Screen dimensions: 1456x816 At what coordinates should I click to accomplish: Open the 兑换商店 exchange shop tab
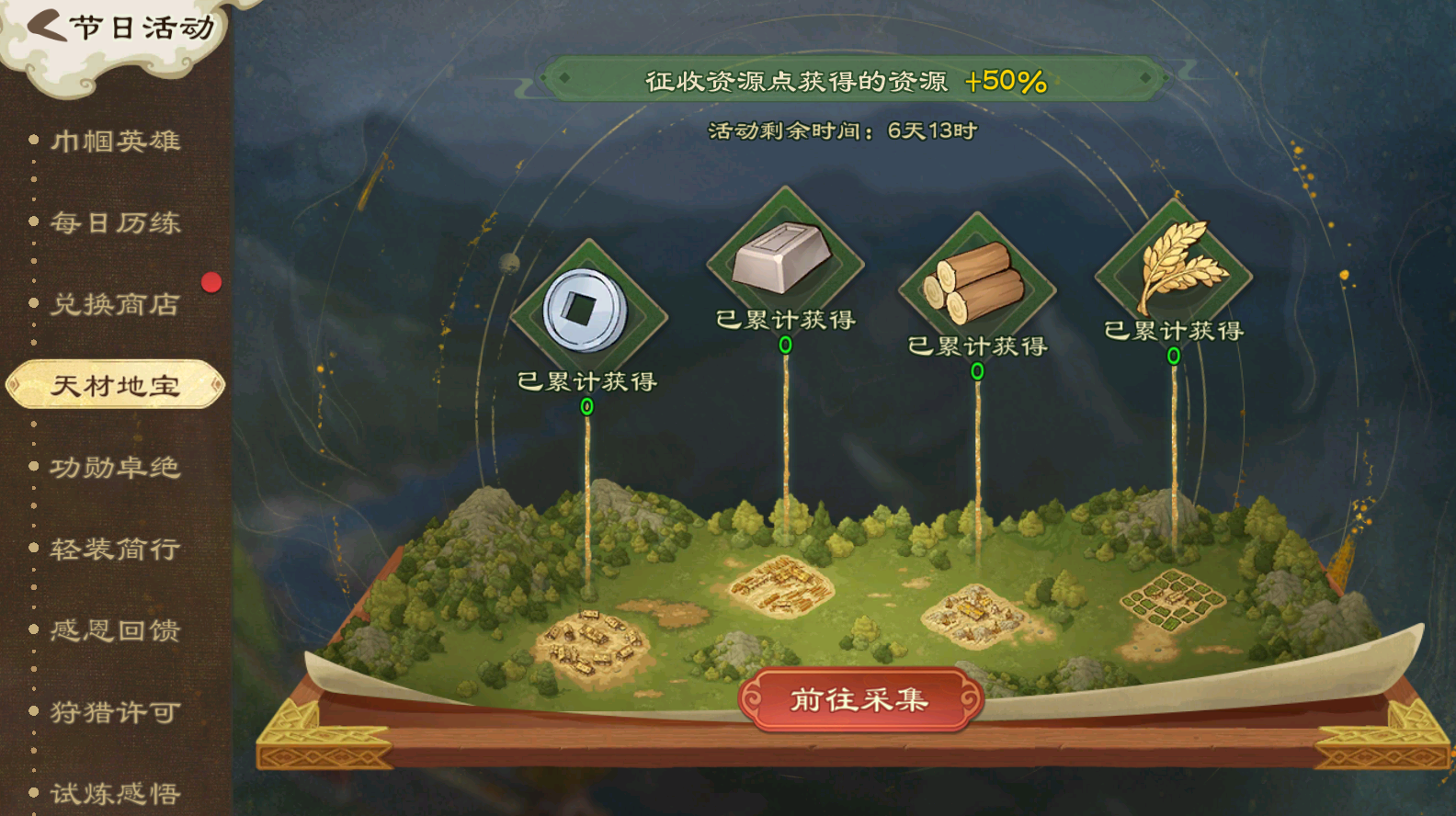pos(115,304)
